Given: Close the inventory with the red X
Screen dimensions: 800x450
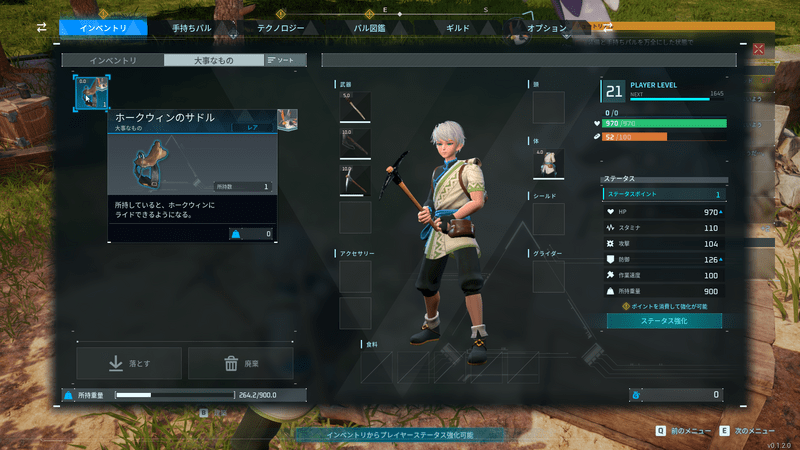Looking at the screenshot, I should point(759,49).
